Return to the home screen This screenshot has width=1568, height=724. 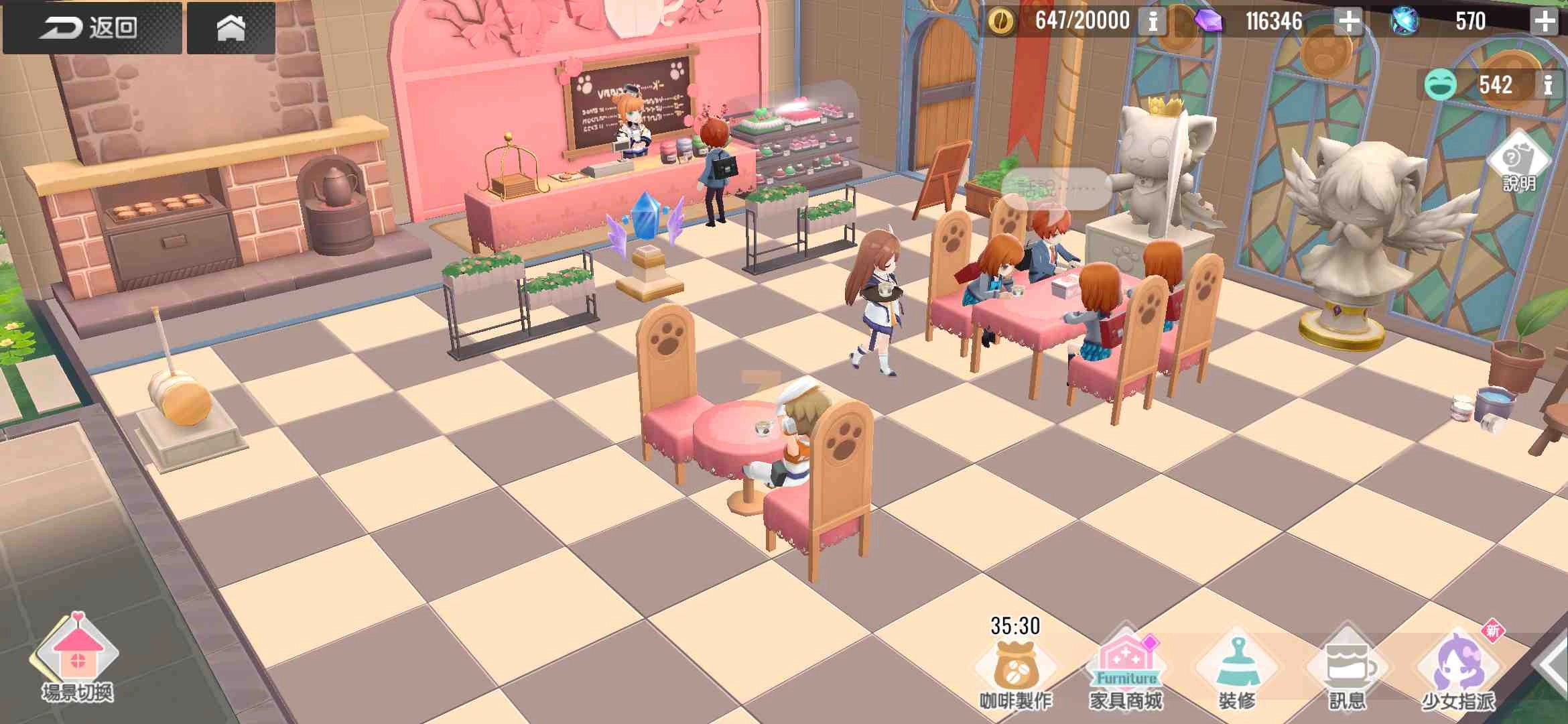point(231,27)
